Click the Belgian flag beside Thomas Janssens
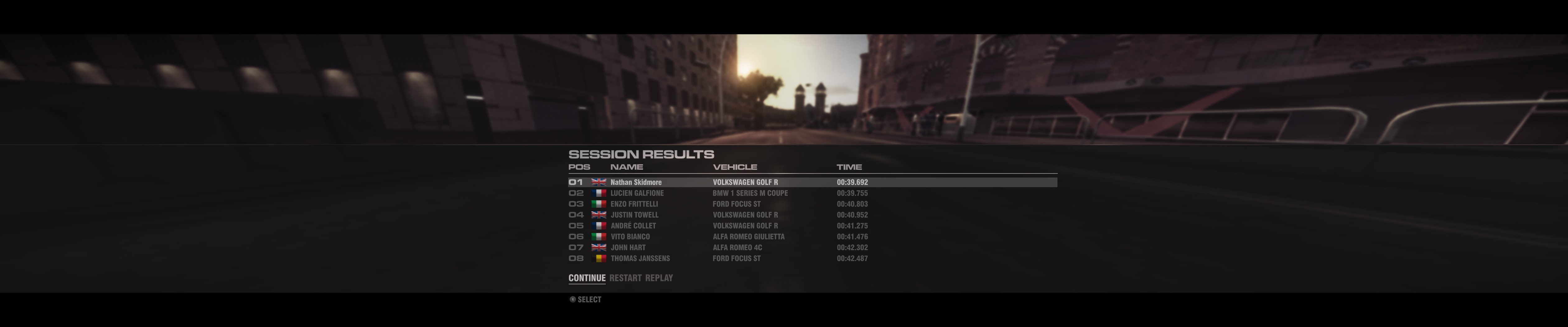This screenshot has height=327, width=1568. click(x=599, y=258)
